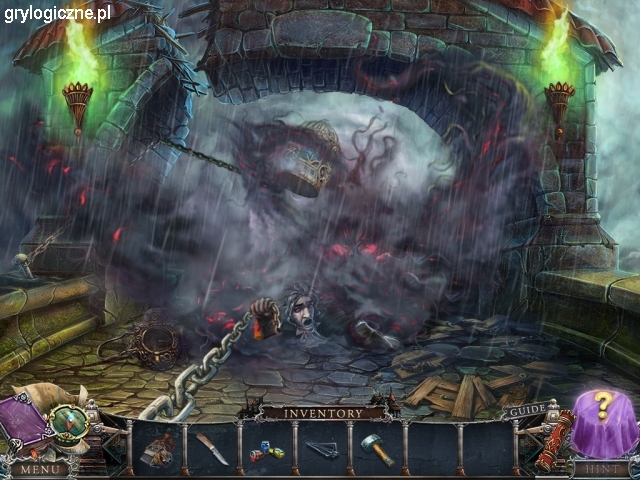Open the compass map

68,423
